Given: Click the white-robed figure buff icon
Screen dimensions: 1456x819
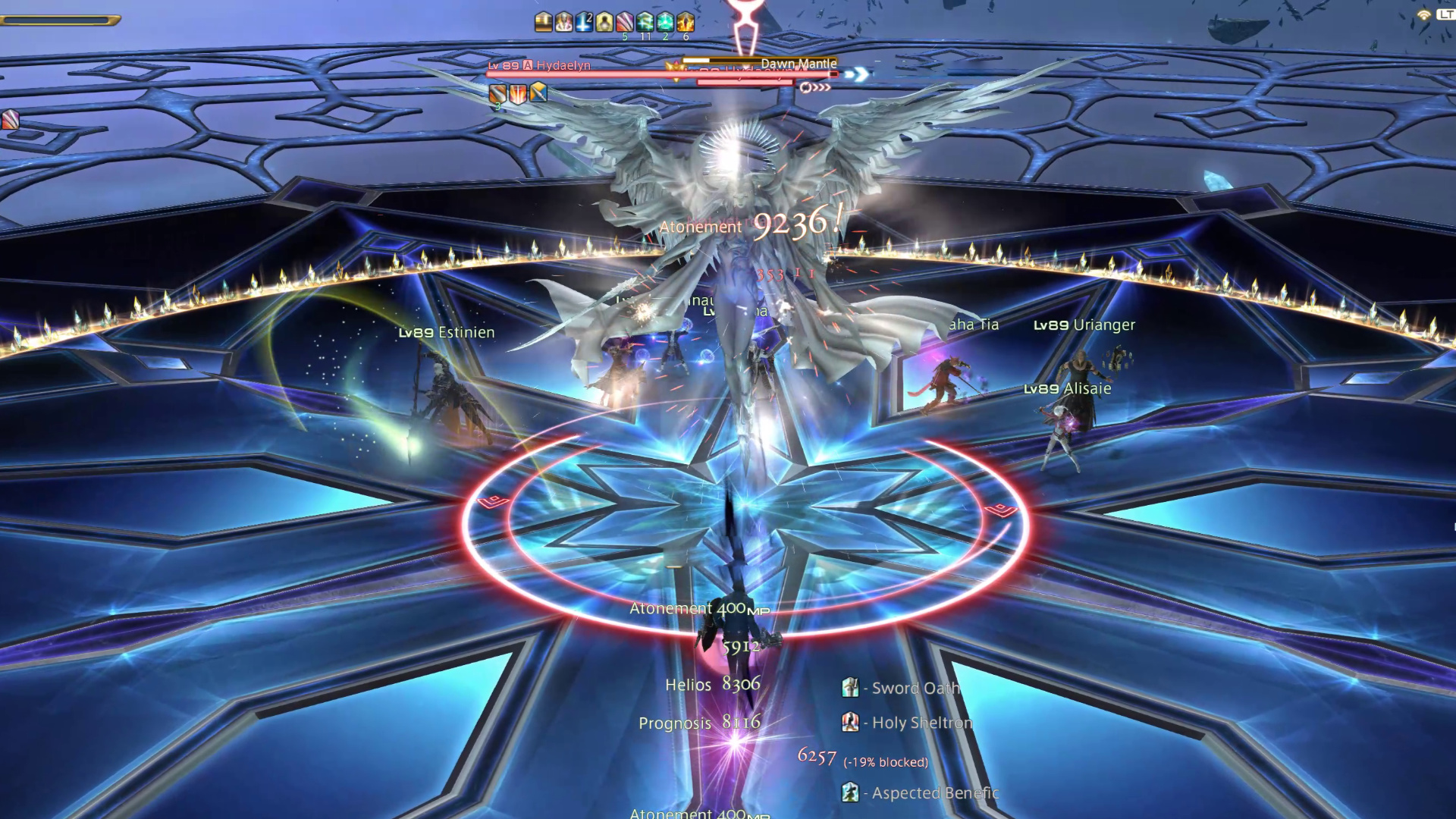Looking at the screenshot, I should [563, 22].
